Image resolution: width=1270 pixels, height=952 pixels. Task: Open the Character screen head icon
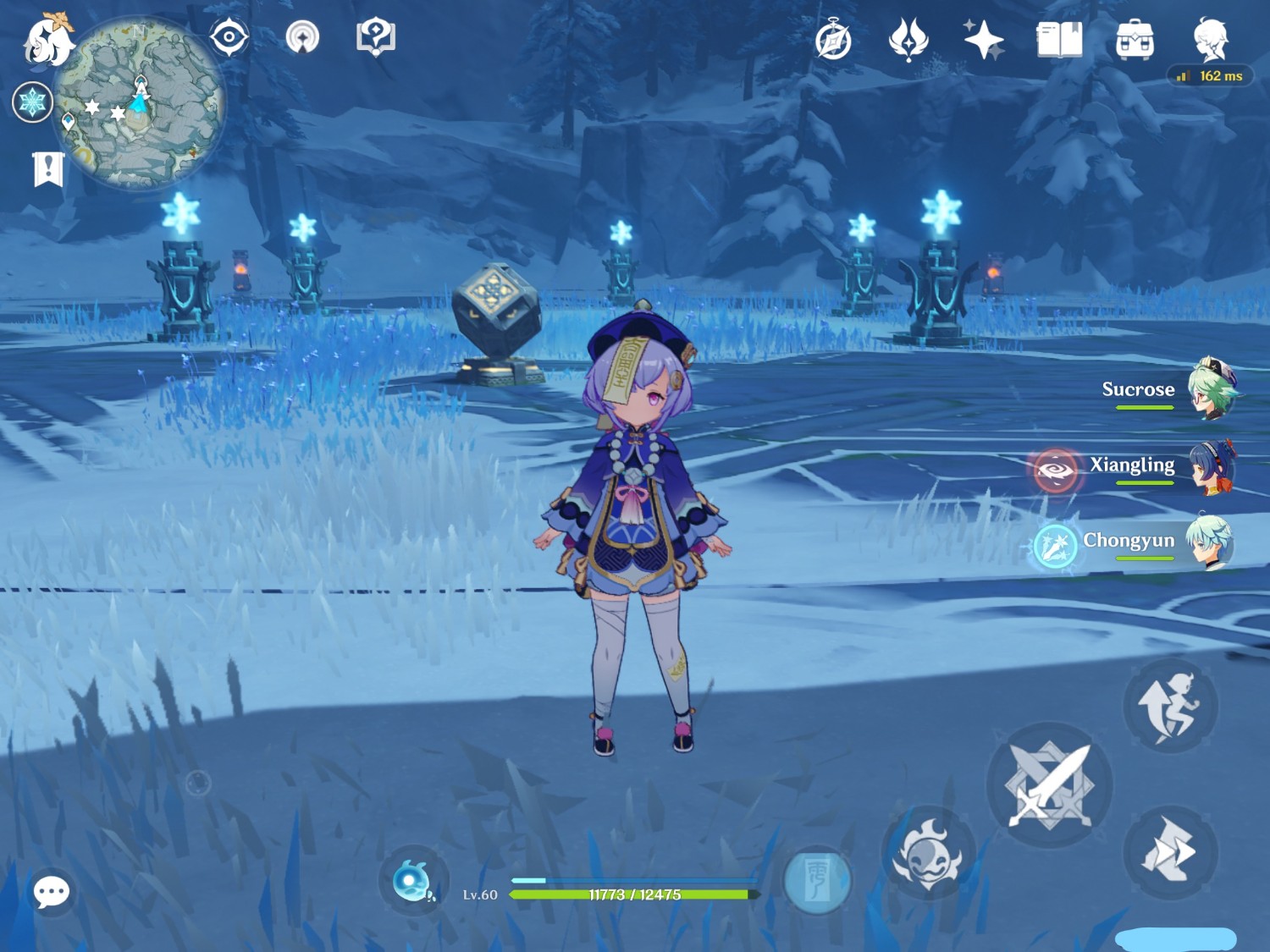point(1211,38)
